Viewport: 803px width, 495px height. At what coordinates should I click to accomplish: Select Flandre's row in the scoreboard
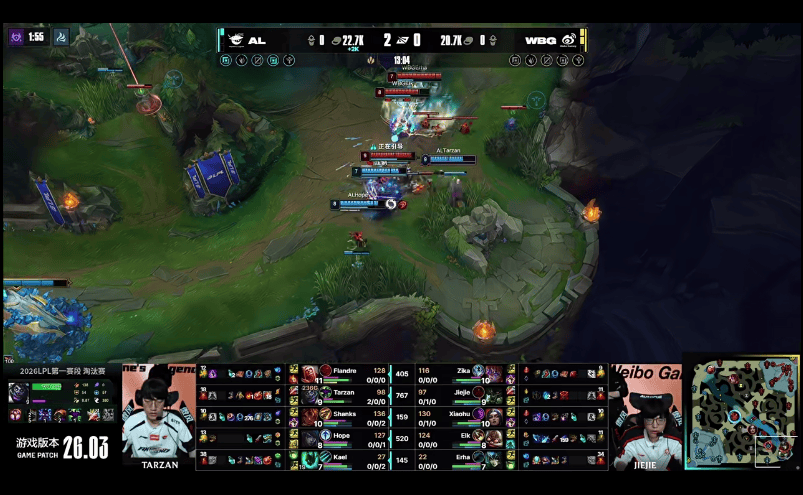(340, 373)
